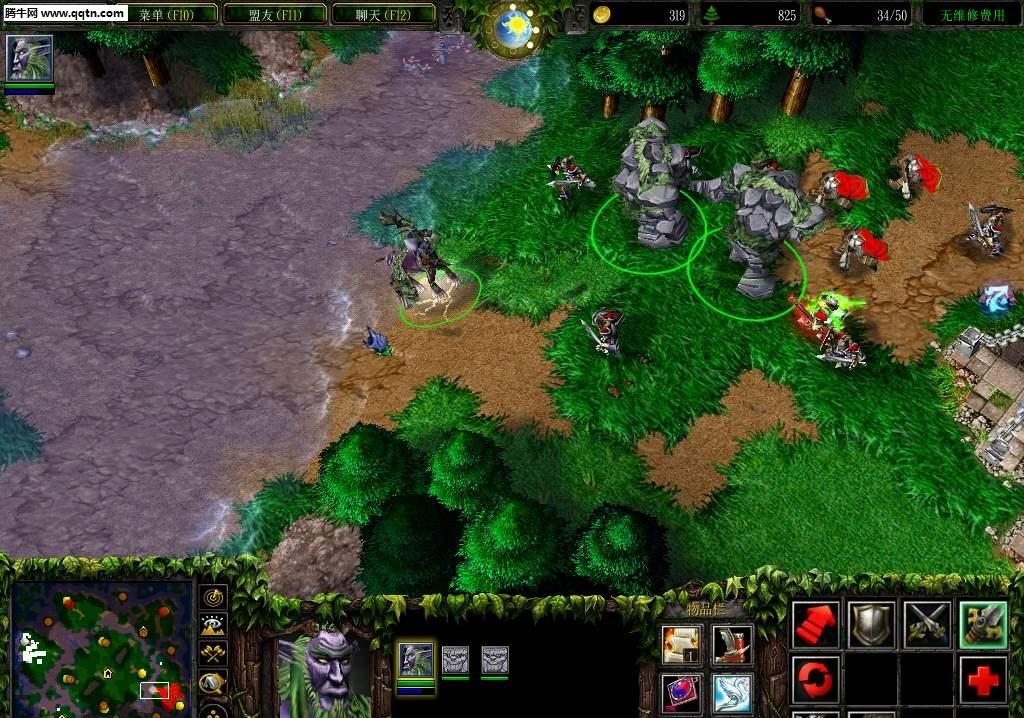Screen dimensions: 1024x718
Task: Click the red circular arrows command
Action: (816, 680)
